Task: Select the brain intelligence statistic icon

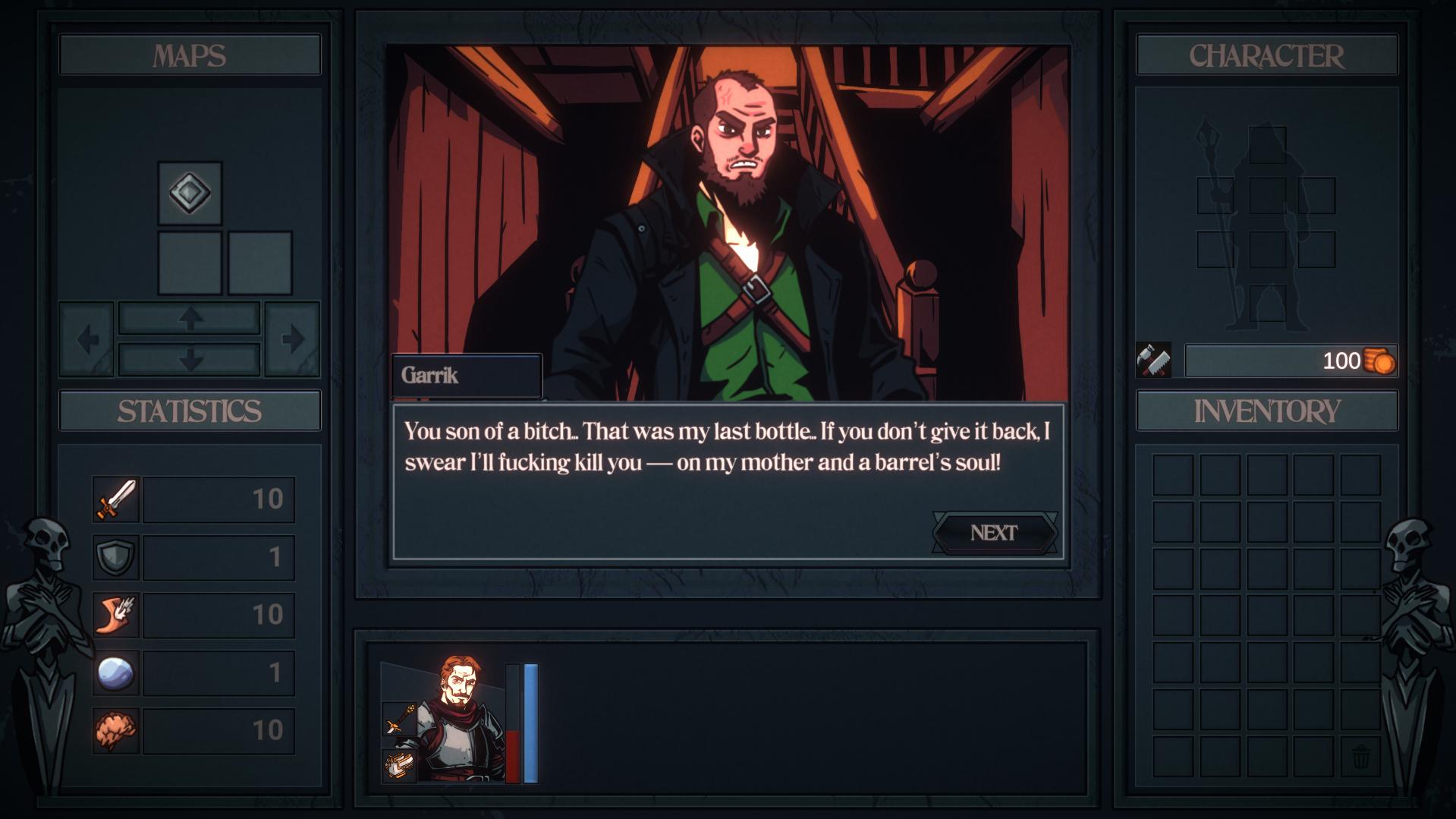Action: tap(115, 730)
